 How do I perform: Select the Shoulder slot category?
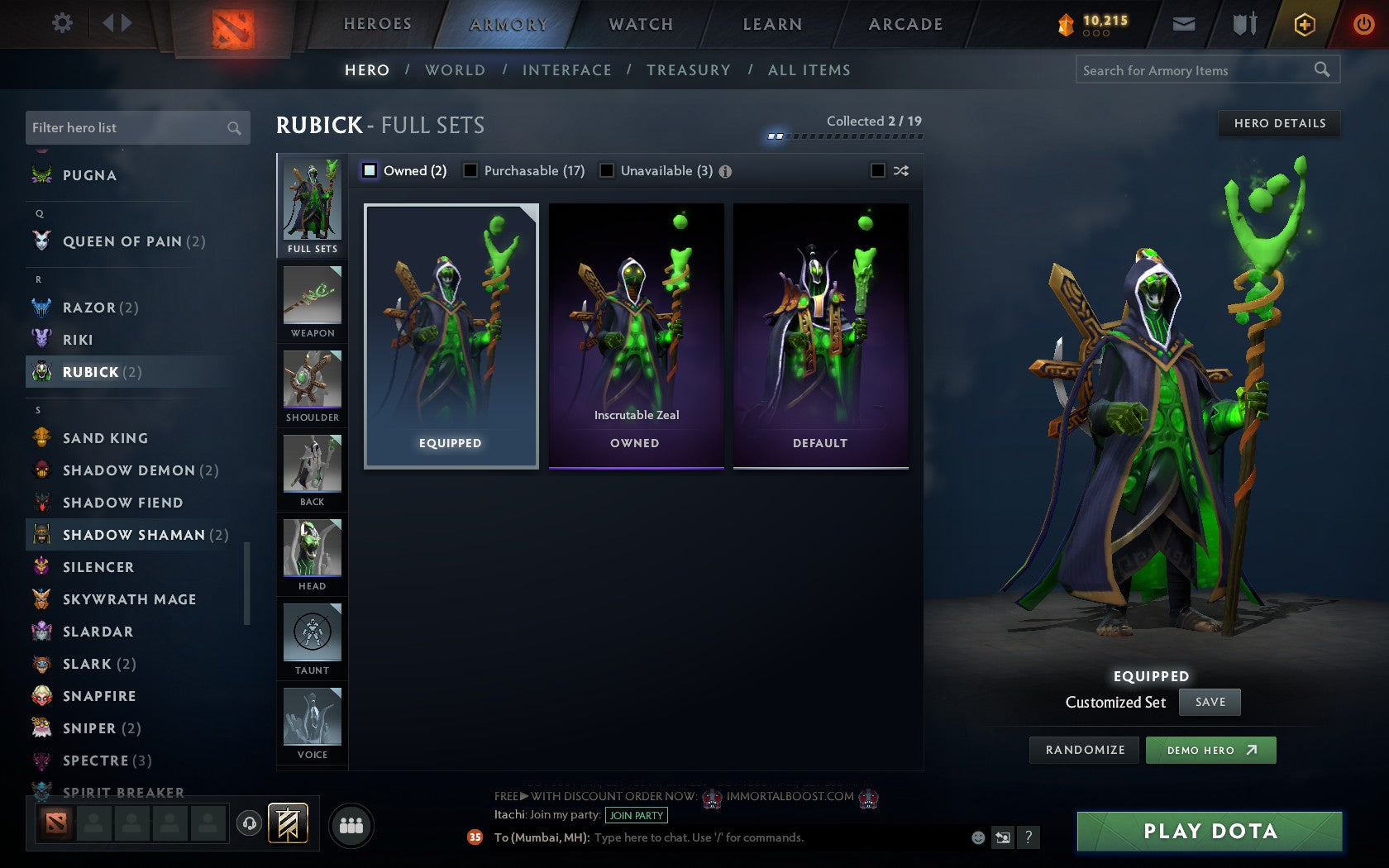point(312,384)
